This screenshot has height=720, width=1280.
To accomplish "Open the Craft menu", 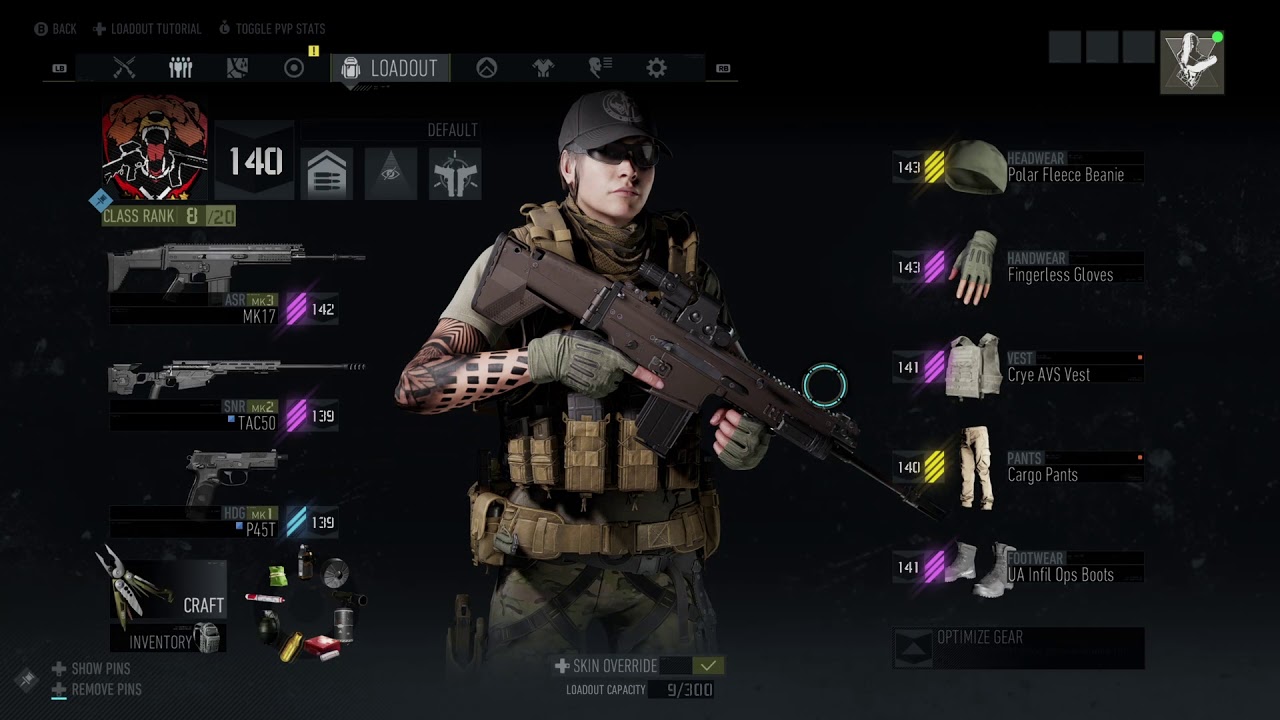I will pos(168,590).
